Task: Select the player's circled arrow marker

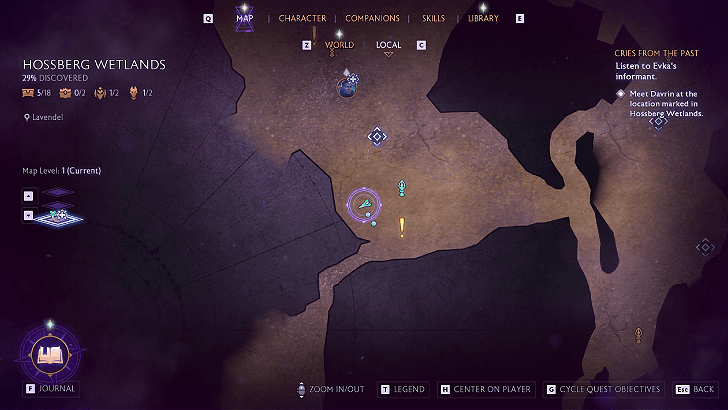Action: (x=366, y=204)
